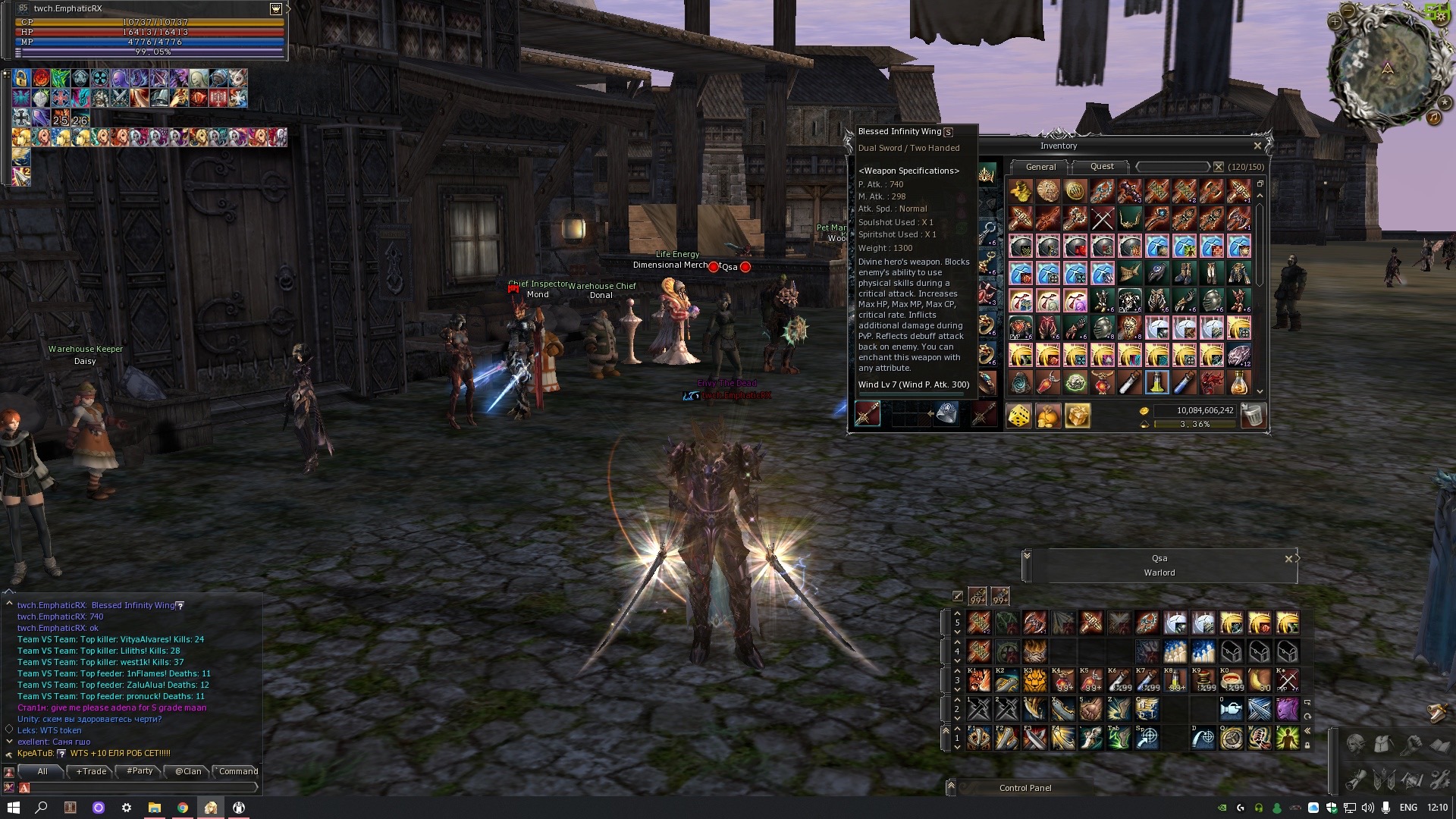The height and width of the screenshot is (819, 1456).
Task: Close the Qsa Warlord target window
Action: [x=1288, y=559]
